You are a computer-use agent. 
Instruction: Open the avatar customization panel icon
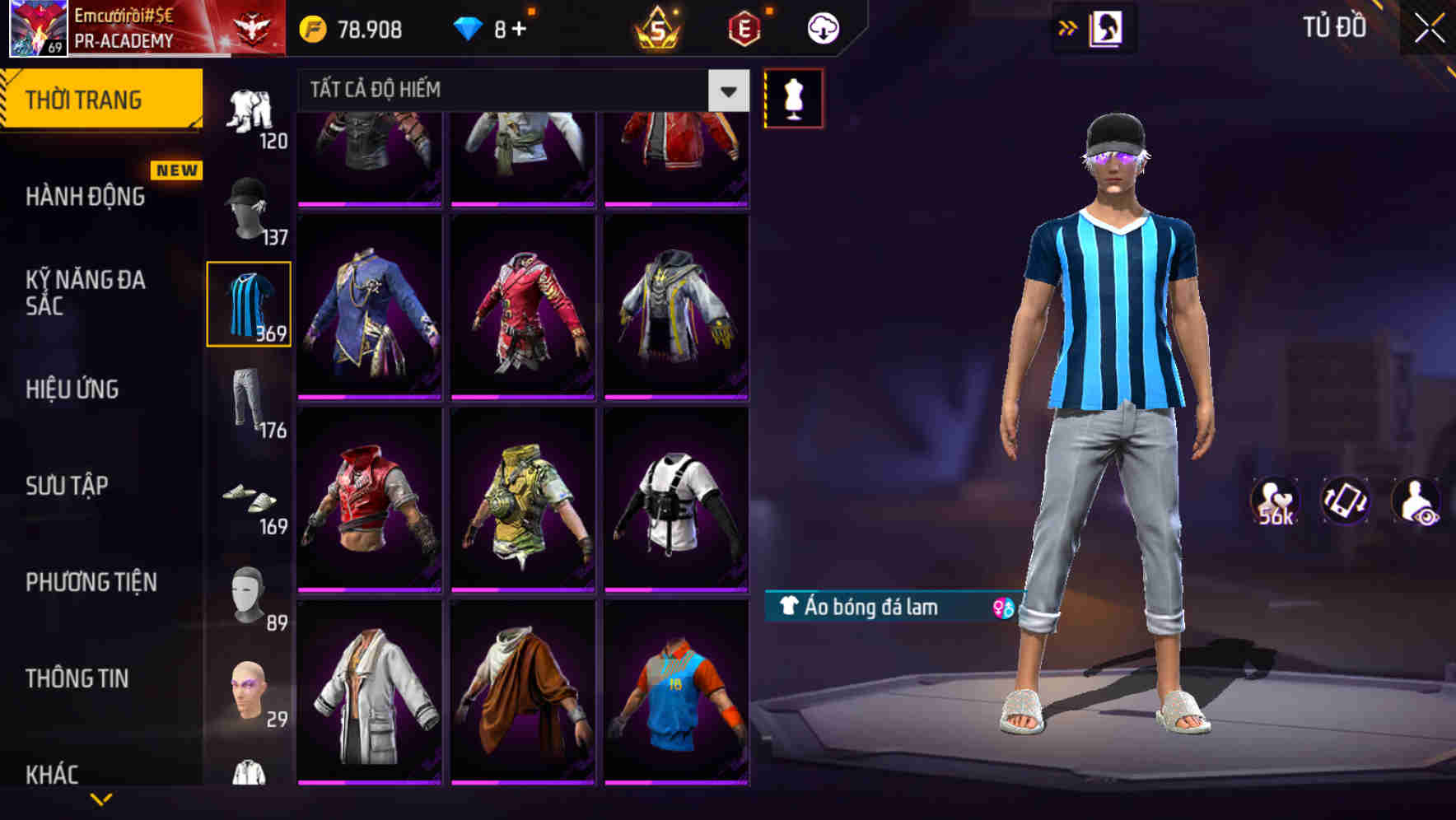click(1108, 26)
